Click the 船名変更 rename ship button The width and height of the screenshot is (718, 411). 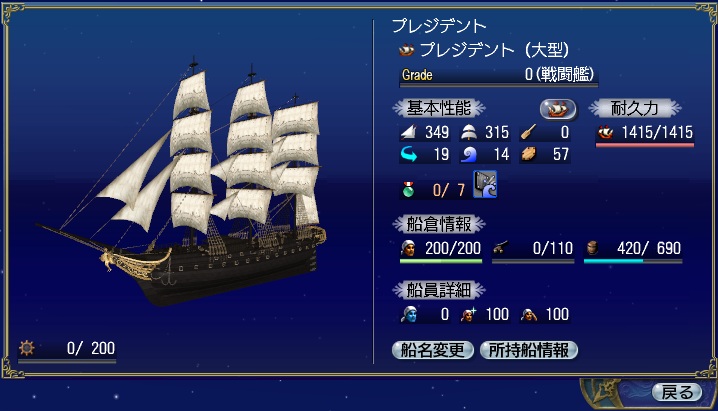tap(434, 350)
